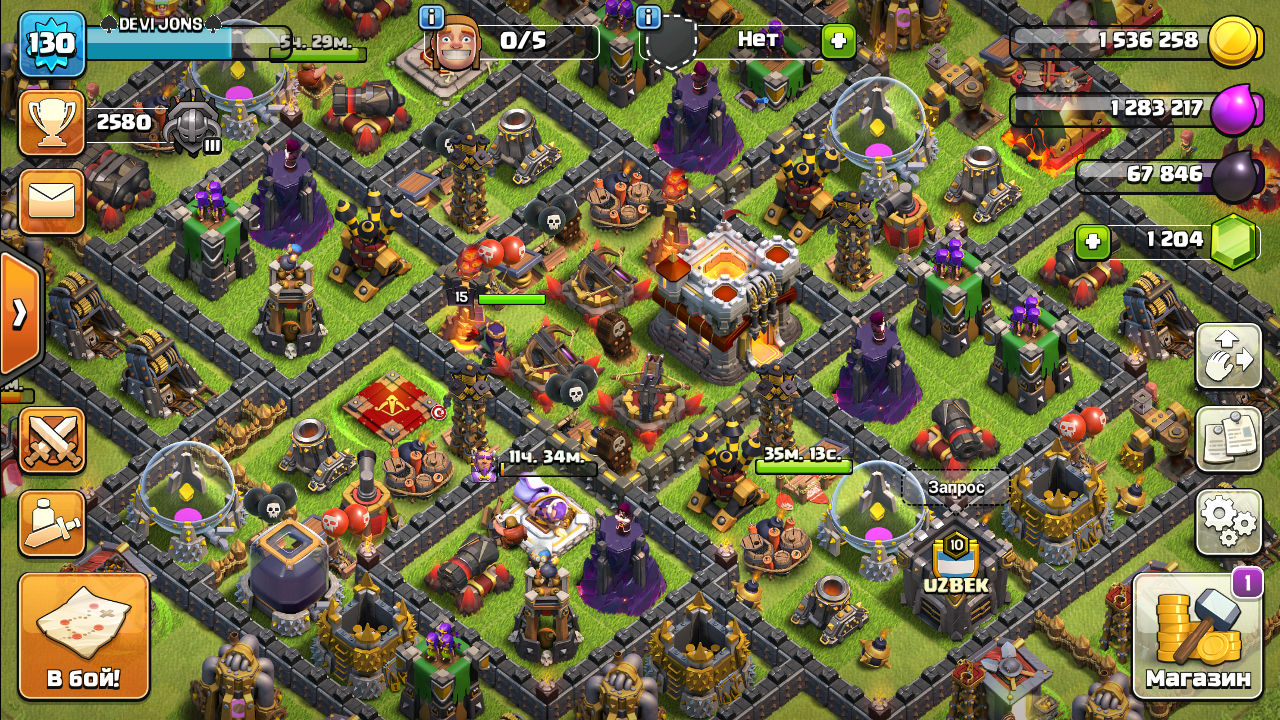The height and width of the screenshot is (720, 1280).
Task: Open the builder face portrait
Action: (456, 42)
